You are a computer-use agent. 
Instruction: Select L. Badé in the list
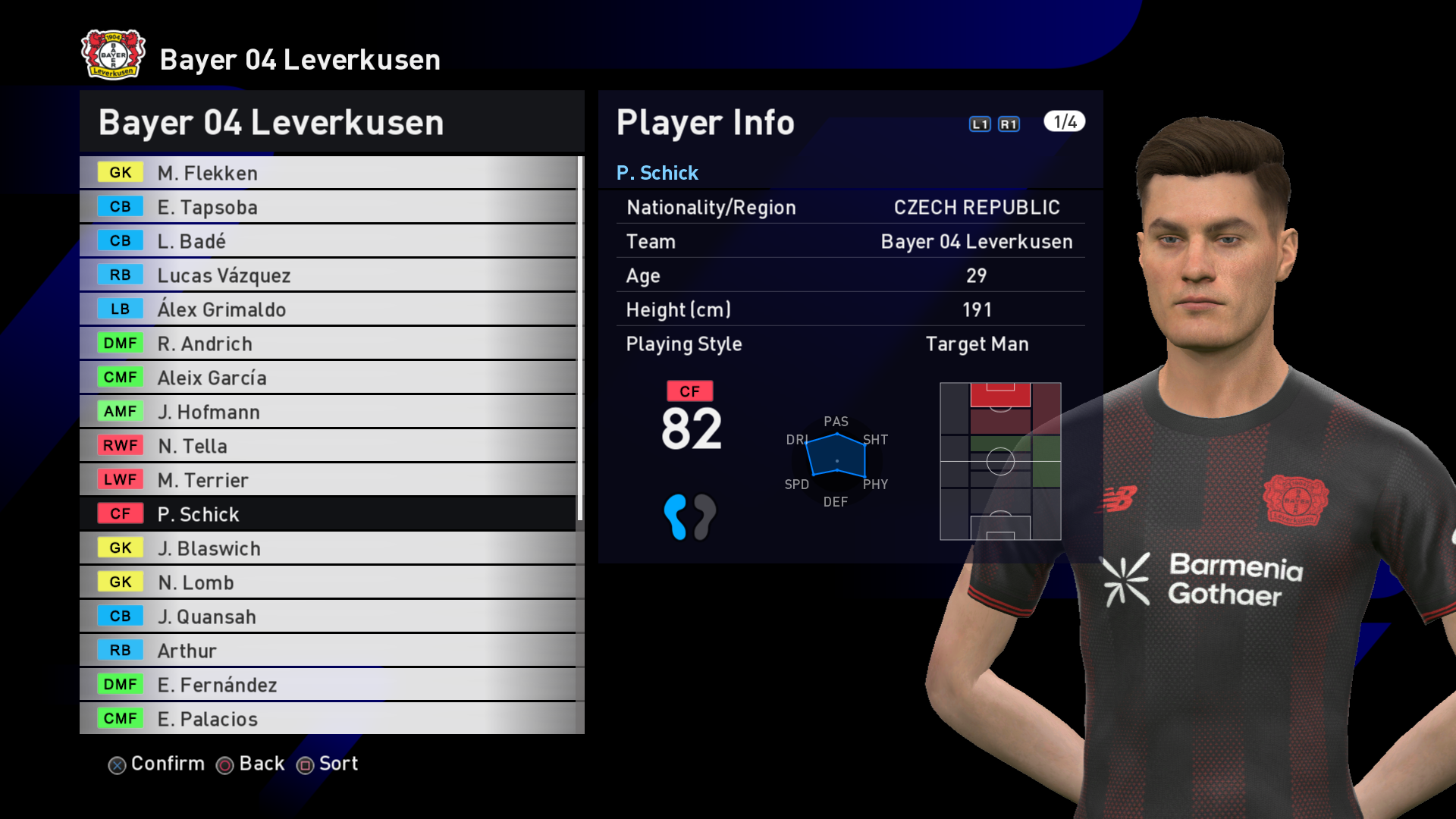(x=328, y=241)
